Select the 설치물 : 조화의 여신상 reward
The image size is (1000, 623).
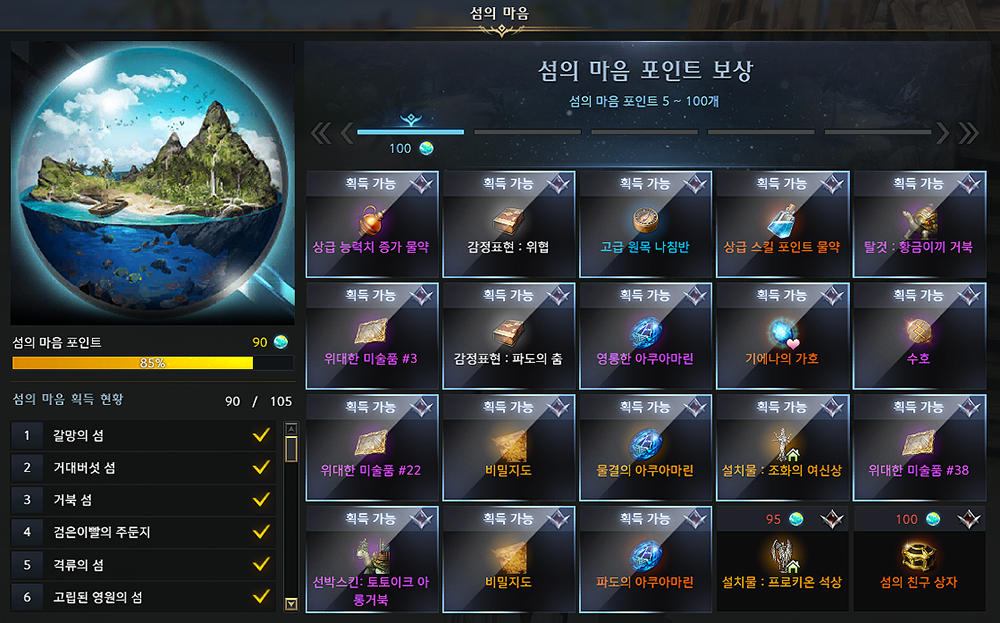782,448
